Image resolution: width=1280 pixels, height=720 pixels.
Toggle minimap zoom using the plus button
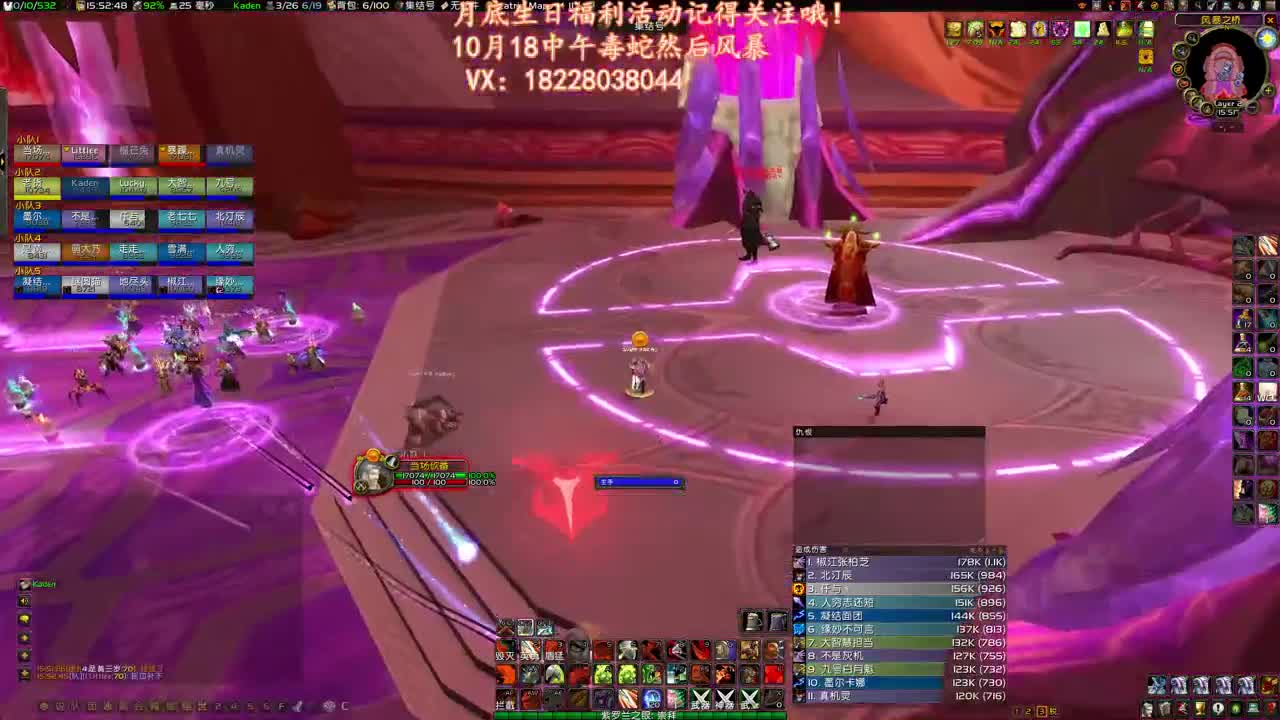[x=1268, y=89]
